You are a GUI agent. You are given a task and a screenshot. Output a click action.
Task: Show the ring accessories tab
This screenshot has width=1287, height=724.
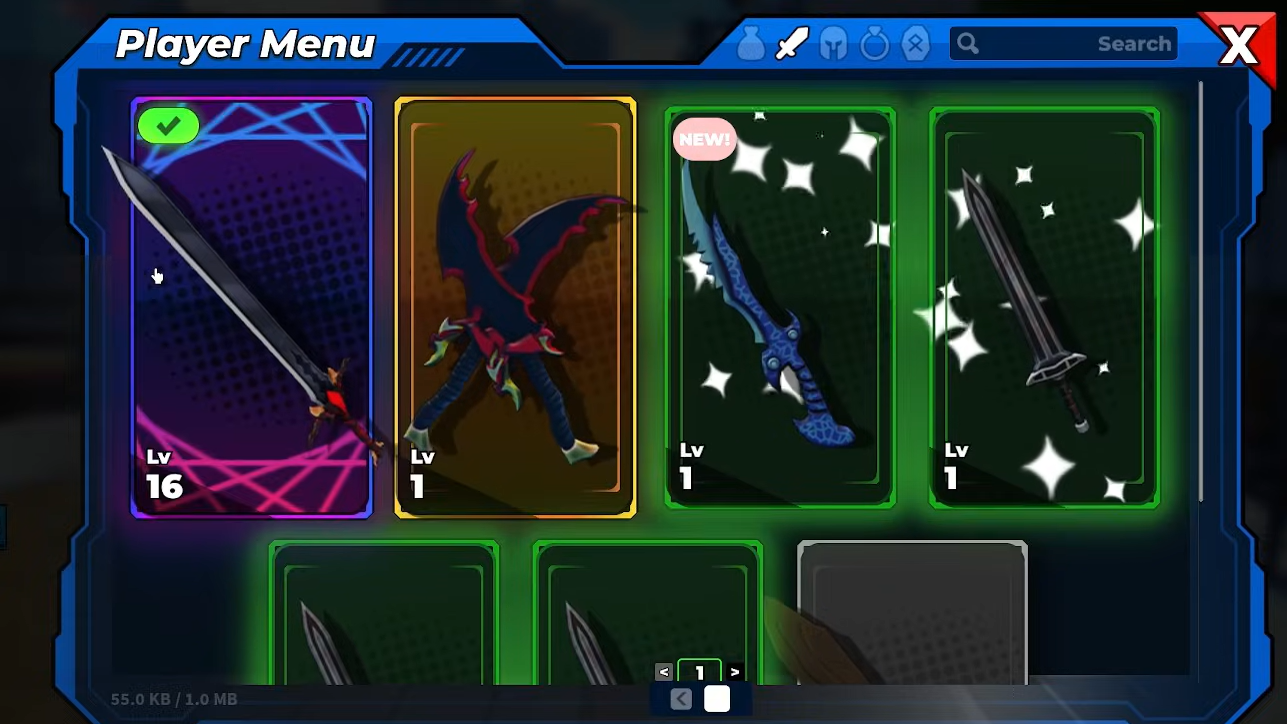874,44
